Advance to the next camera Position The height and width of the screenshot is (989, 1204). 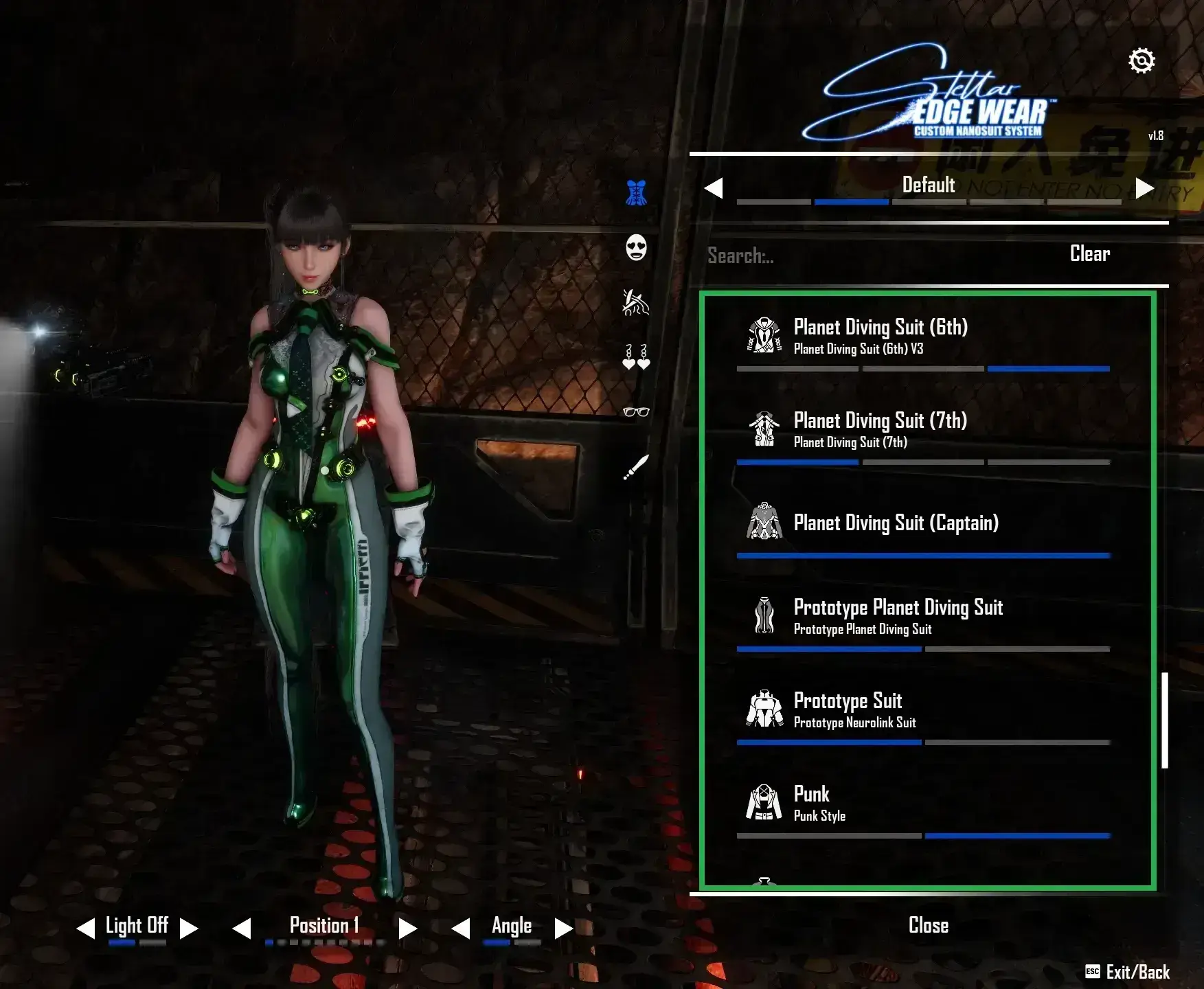coord(408,929)
